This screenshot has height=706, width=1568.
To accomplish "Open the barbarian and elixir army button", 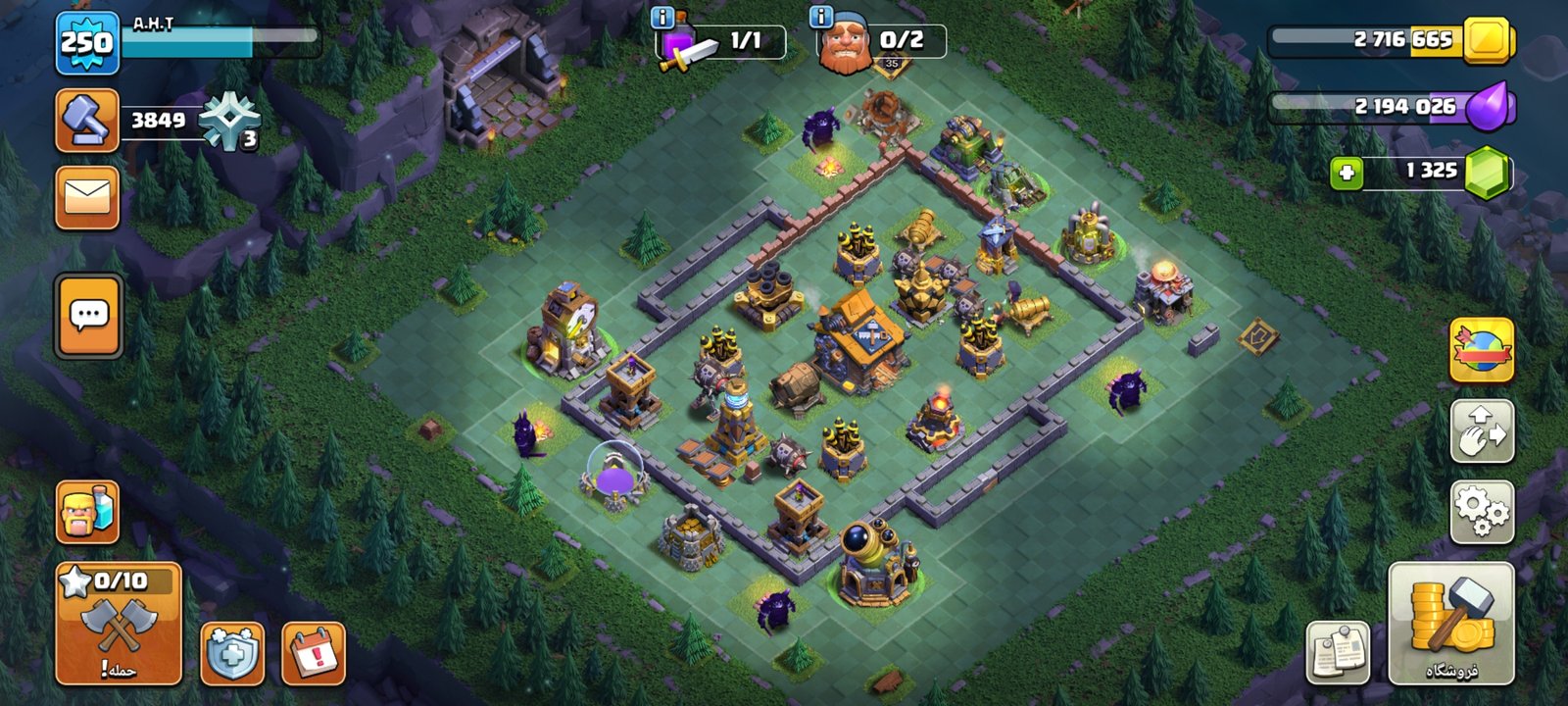I will tap(87, 512).
